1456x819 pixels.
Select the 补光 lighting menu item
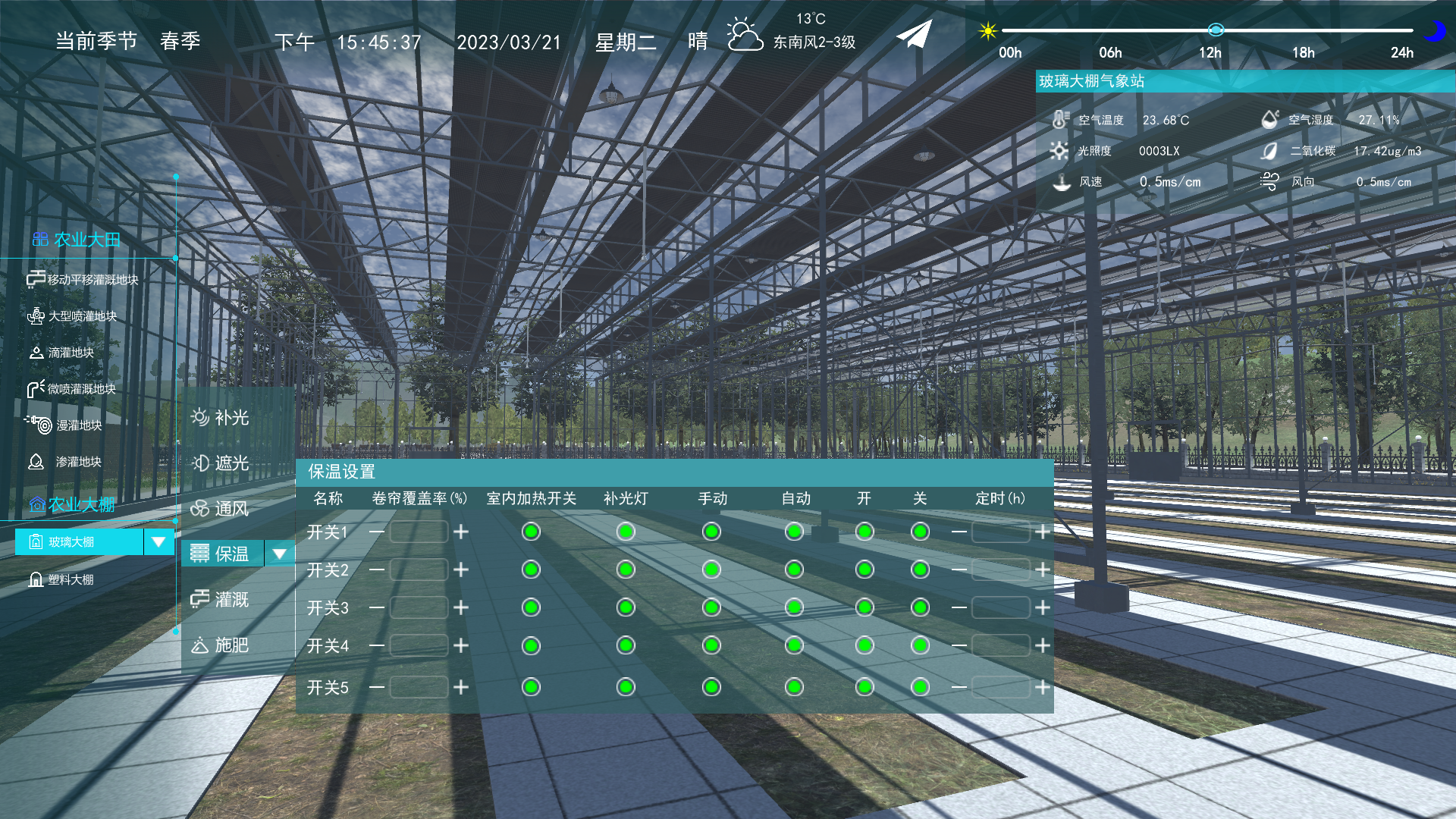(x=221, y=418)
